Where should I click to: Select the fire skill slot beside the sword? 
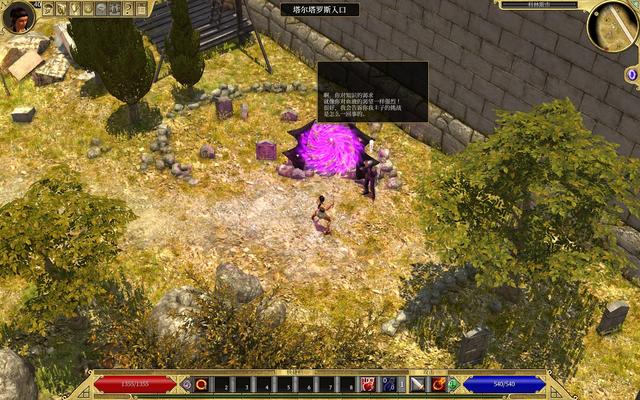point(438,384)
